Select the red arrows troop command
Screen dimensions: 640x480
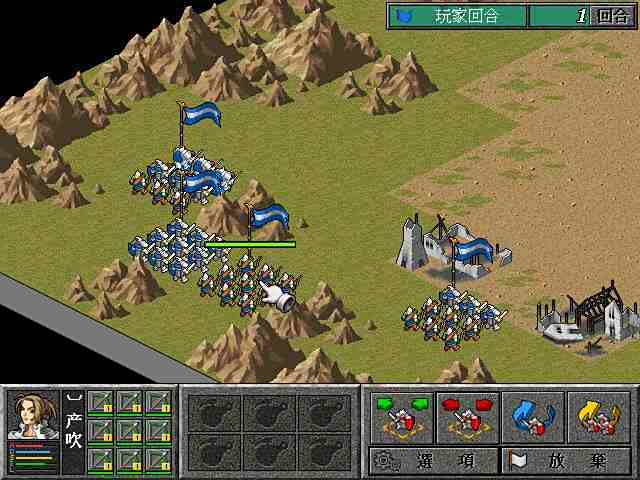click(x=467, y=416)
